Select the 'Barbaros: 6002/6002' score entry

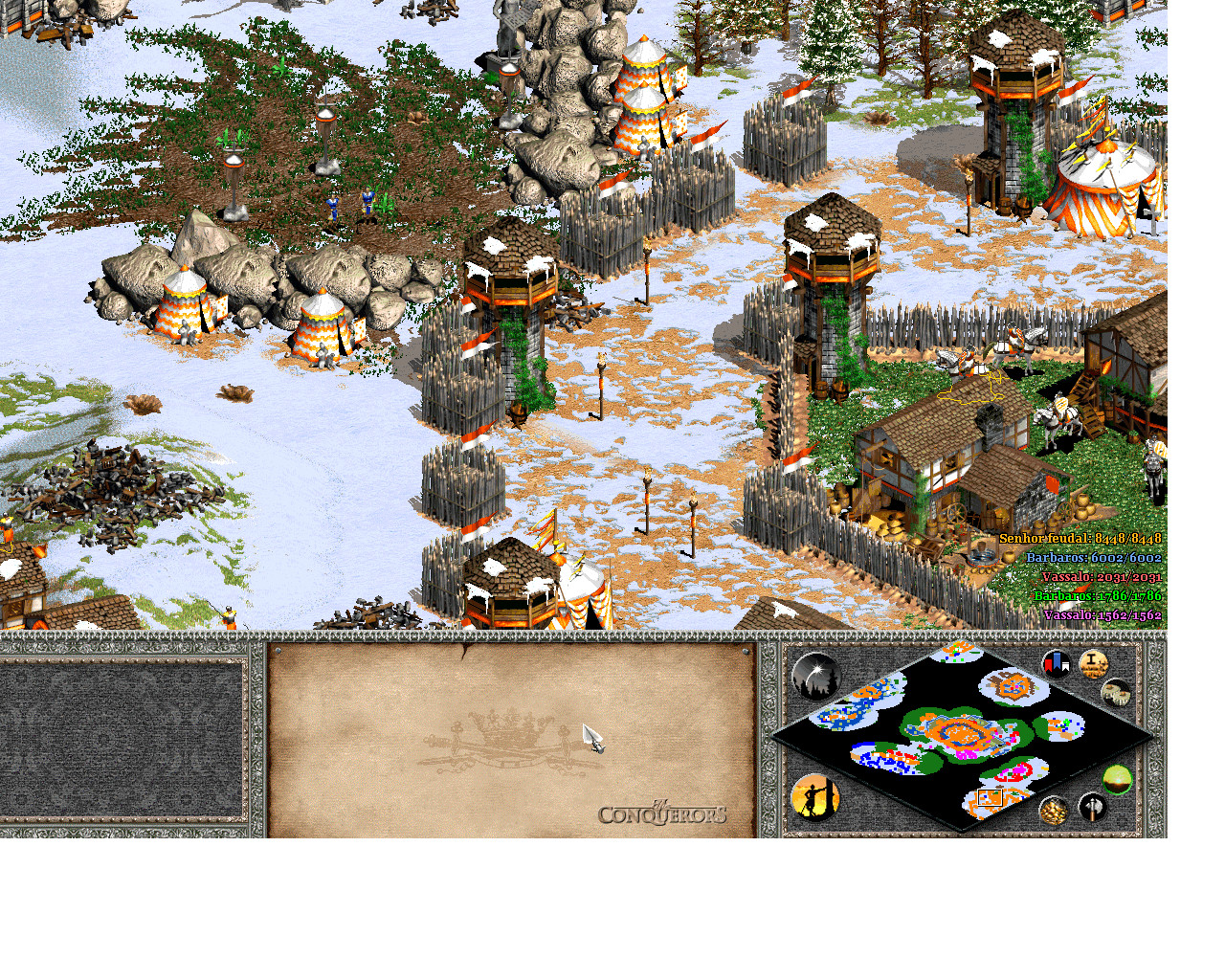tap(1093, 556)
